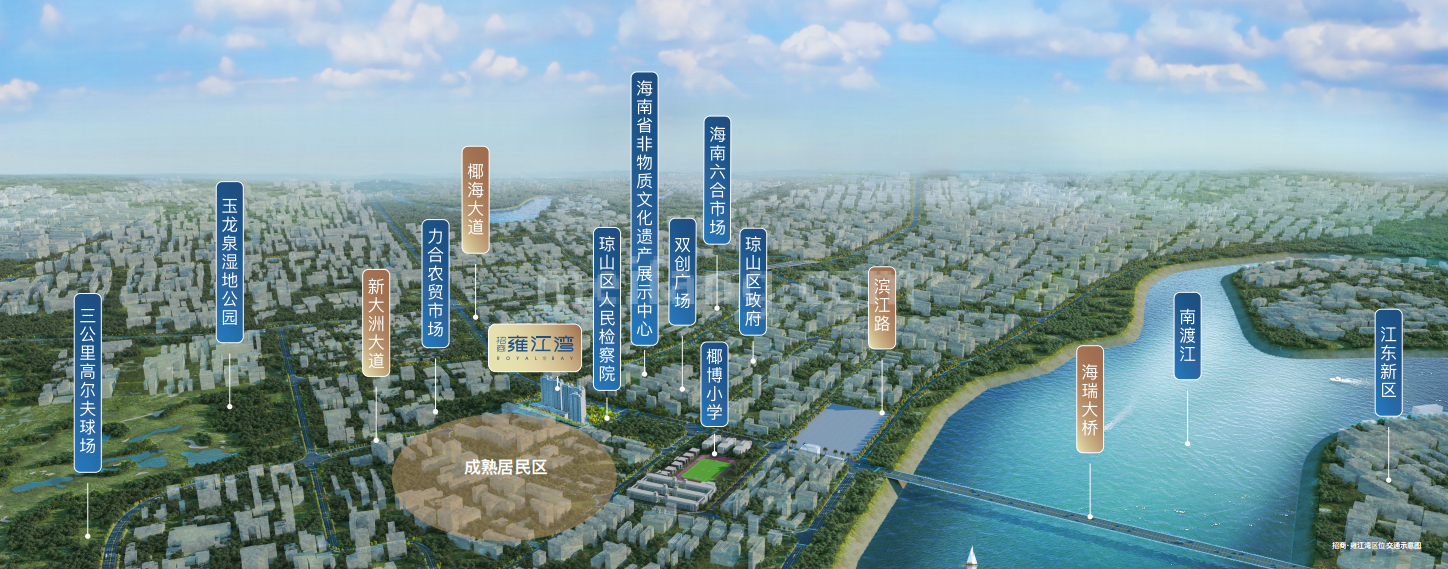Select the 琼山区人民检察院 marker

tap(607, 310)
